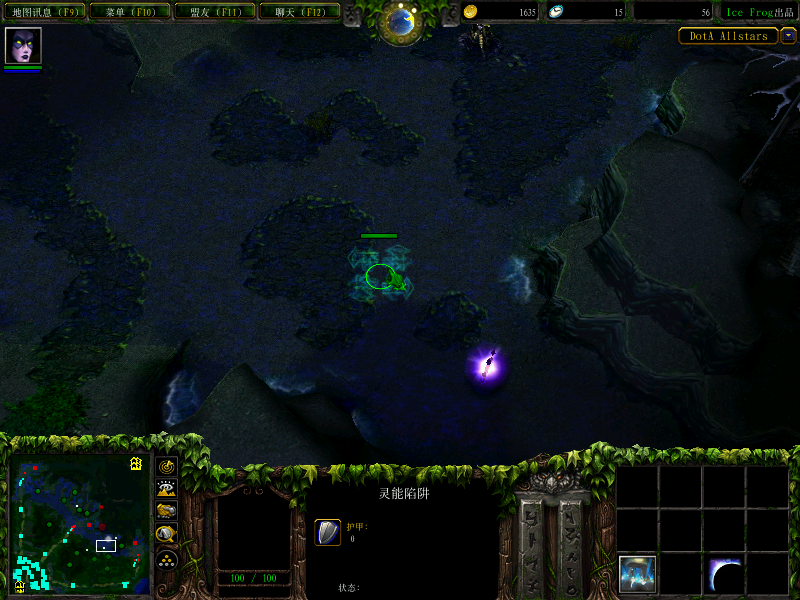Open the 菜单 (F10) game menu
This screenshot has height=600, width=800.
[128, 12]
